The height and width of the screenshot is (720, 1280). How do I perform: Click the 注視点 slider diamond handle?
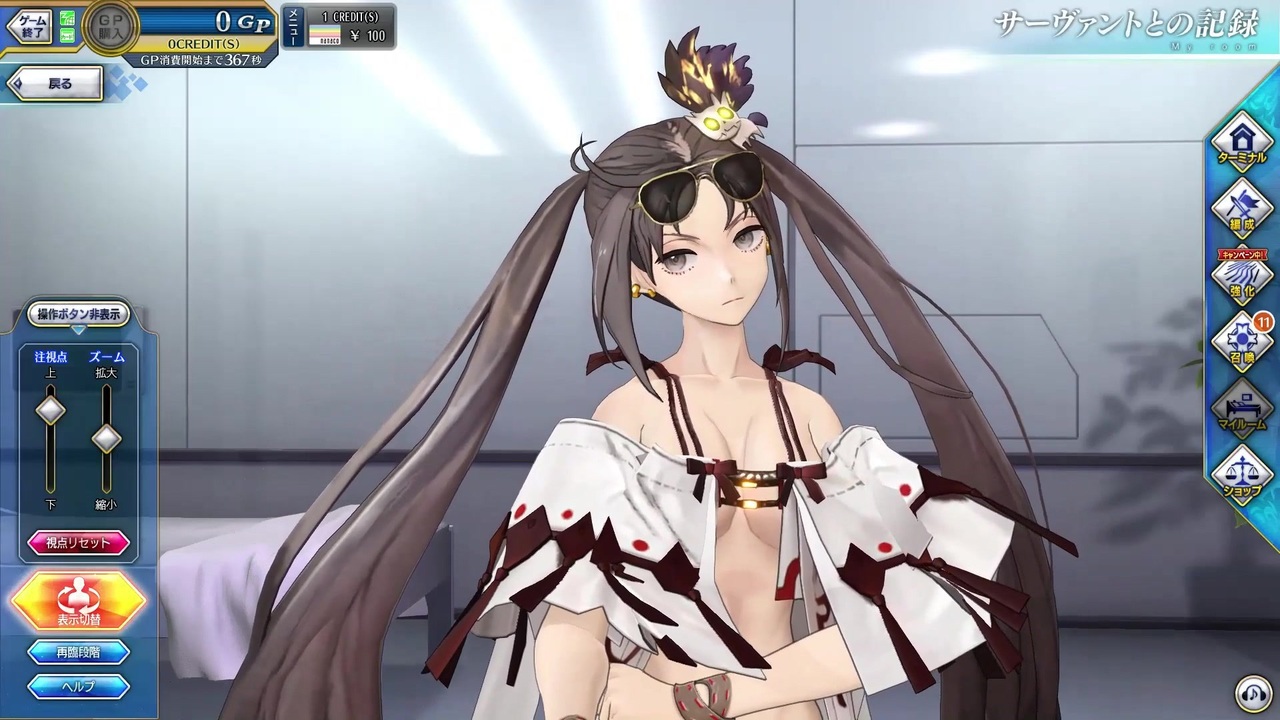click(x=50, y=410)
